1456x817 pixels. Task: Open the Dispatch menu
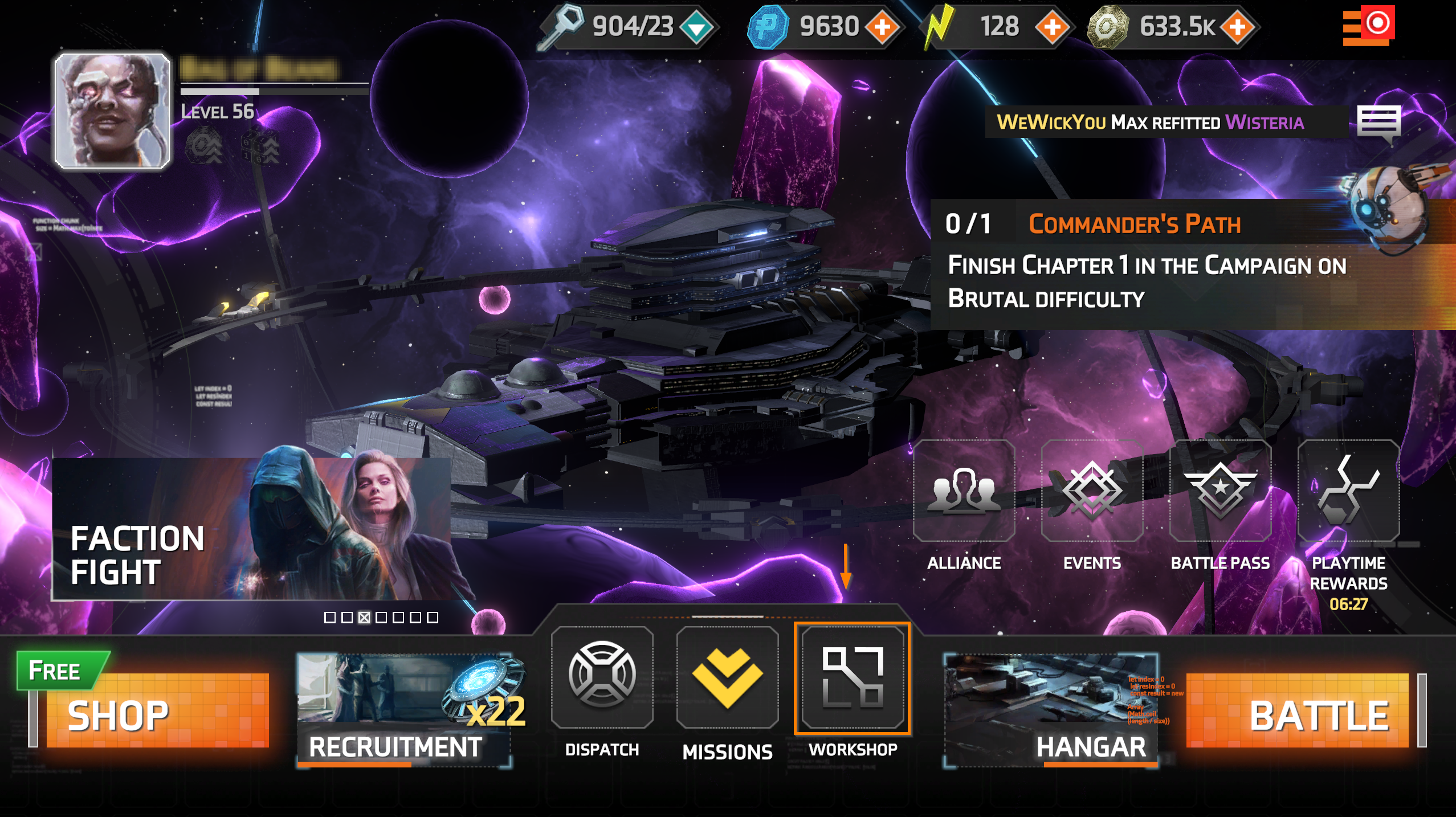(x=602, y=678)
